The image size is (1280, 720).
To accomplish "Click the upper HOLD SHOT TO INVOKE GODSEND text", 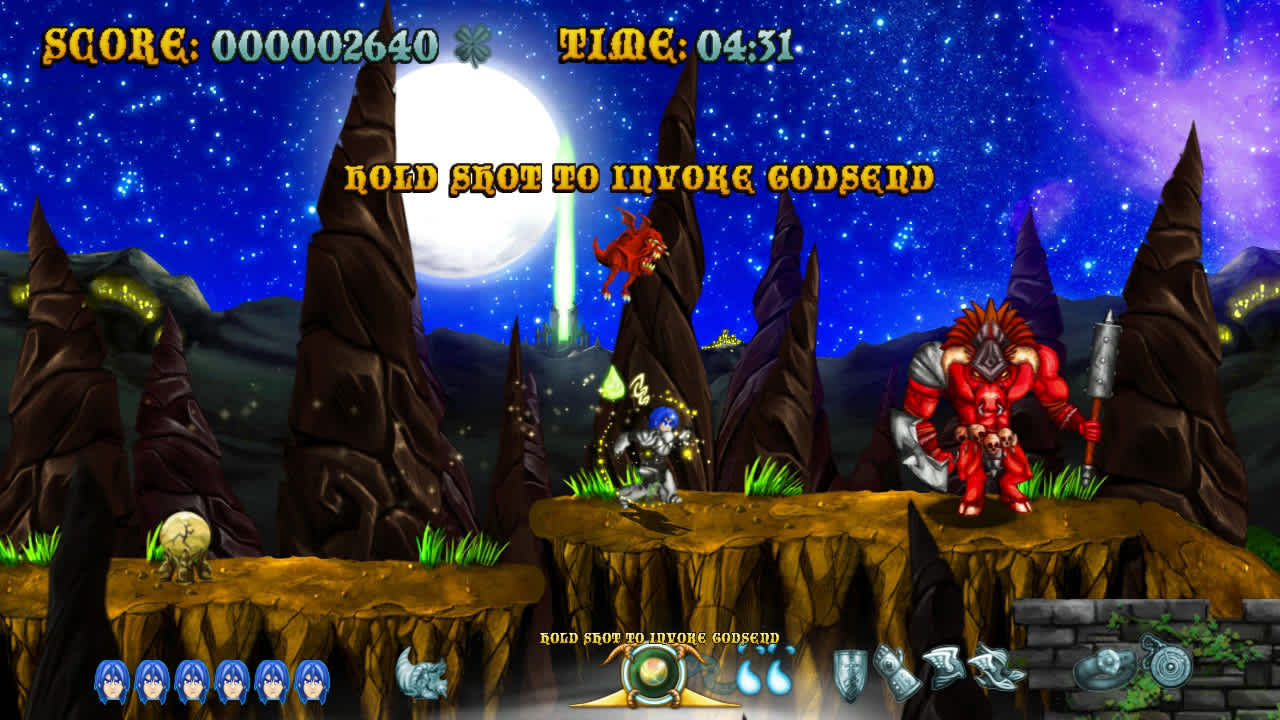I will pyautogui.click(x=640, y=180).
